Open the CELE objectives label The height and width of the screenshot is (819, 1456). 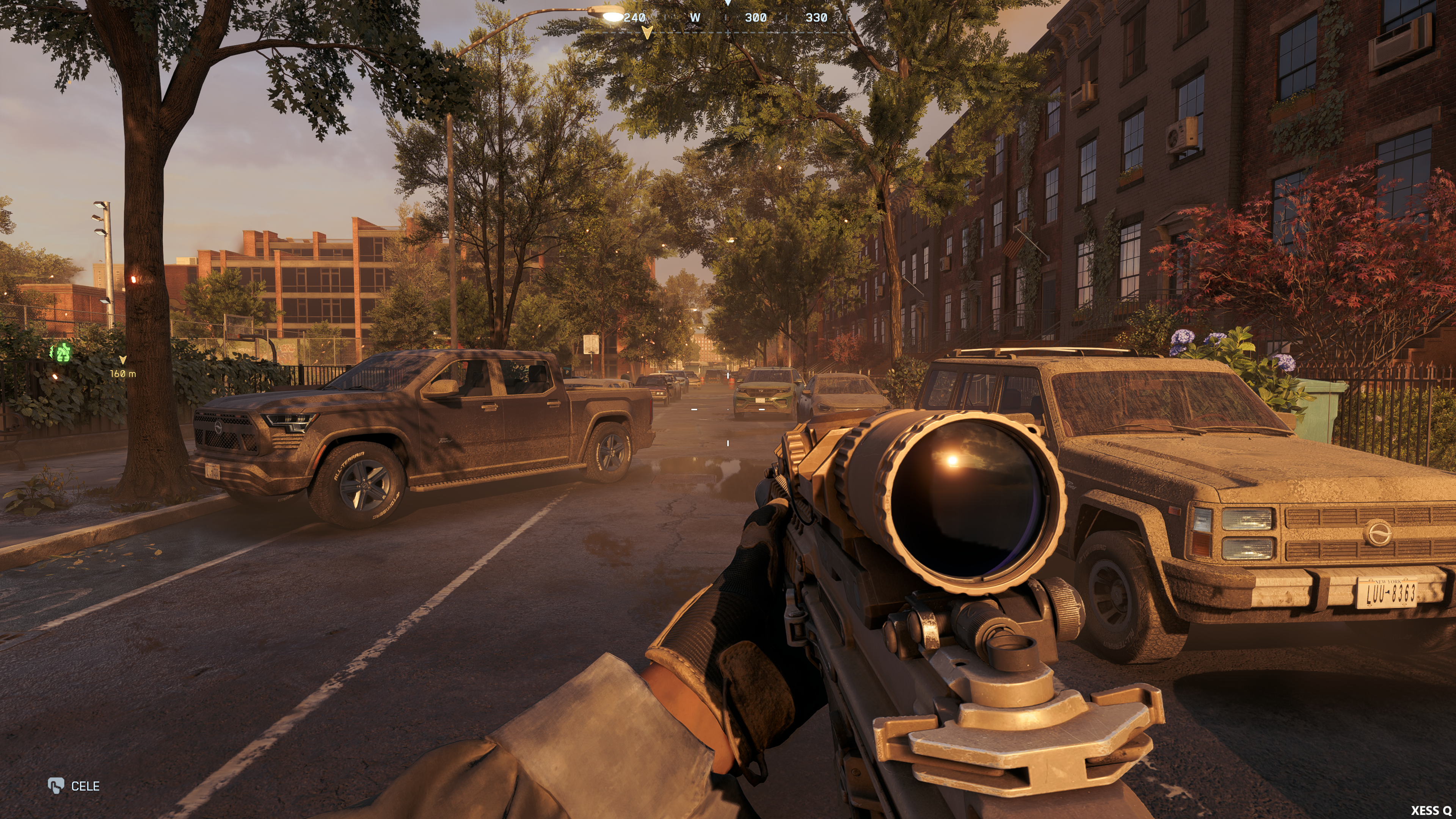coord(85,786)
